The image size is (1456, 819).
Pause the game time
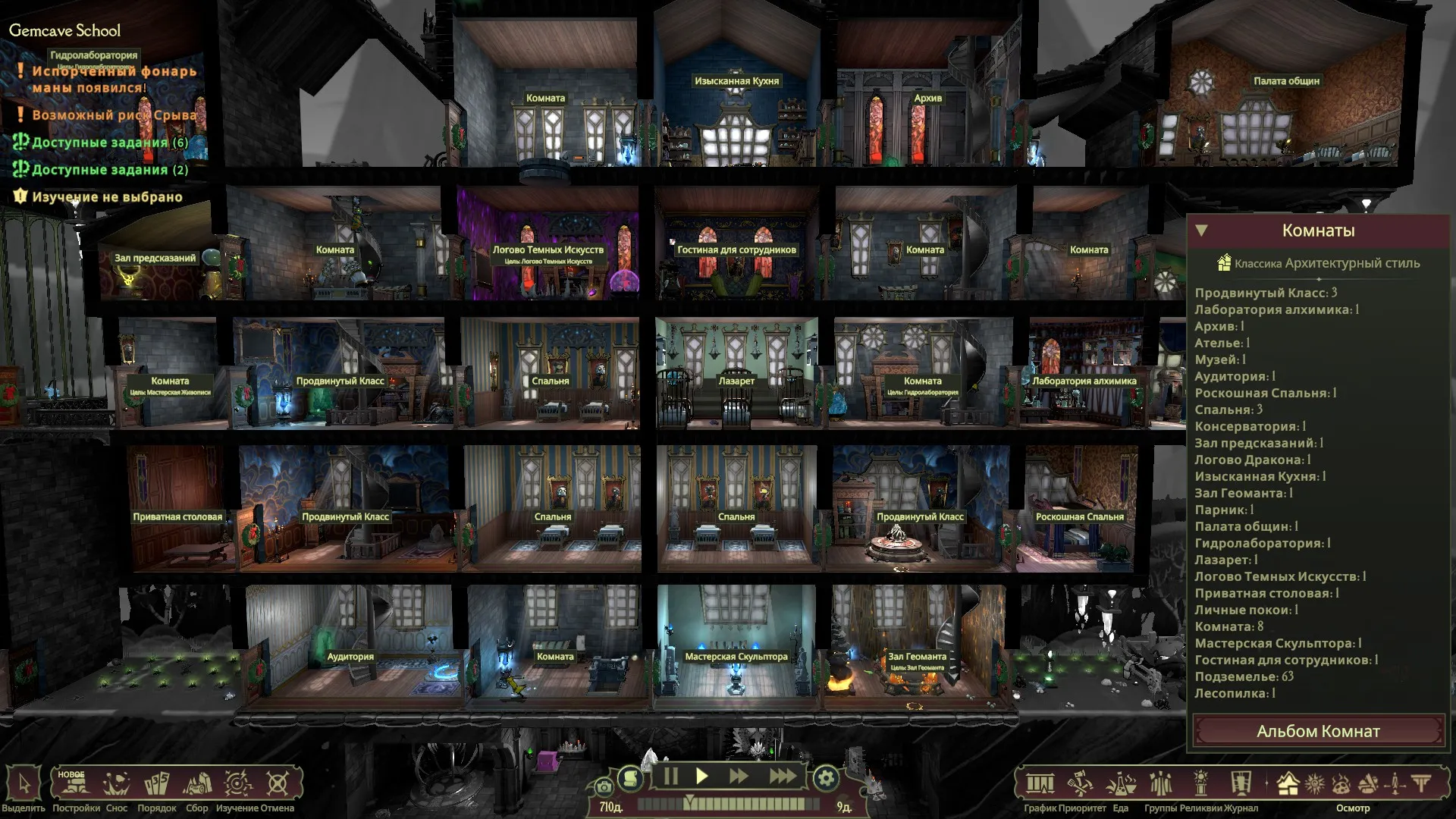click(670, 777)
